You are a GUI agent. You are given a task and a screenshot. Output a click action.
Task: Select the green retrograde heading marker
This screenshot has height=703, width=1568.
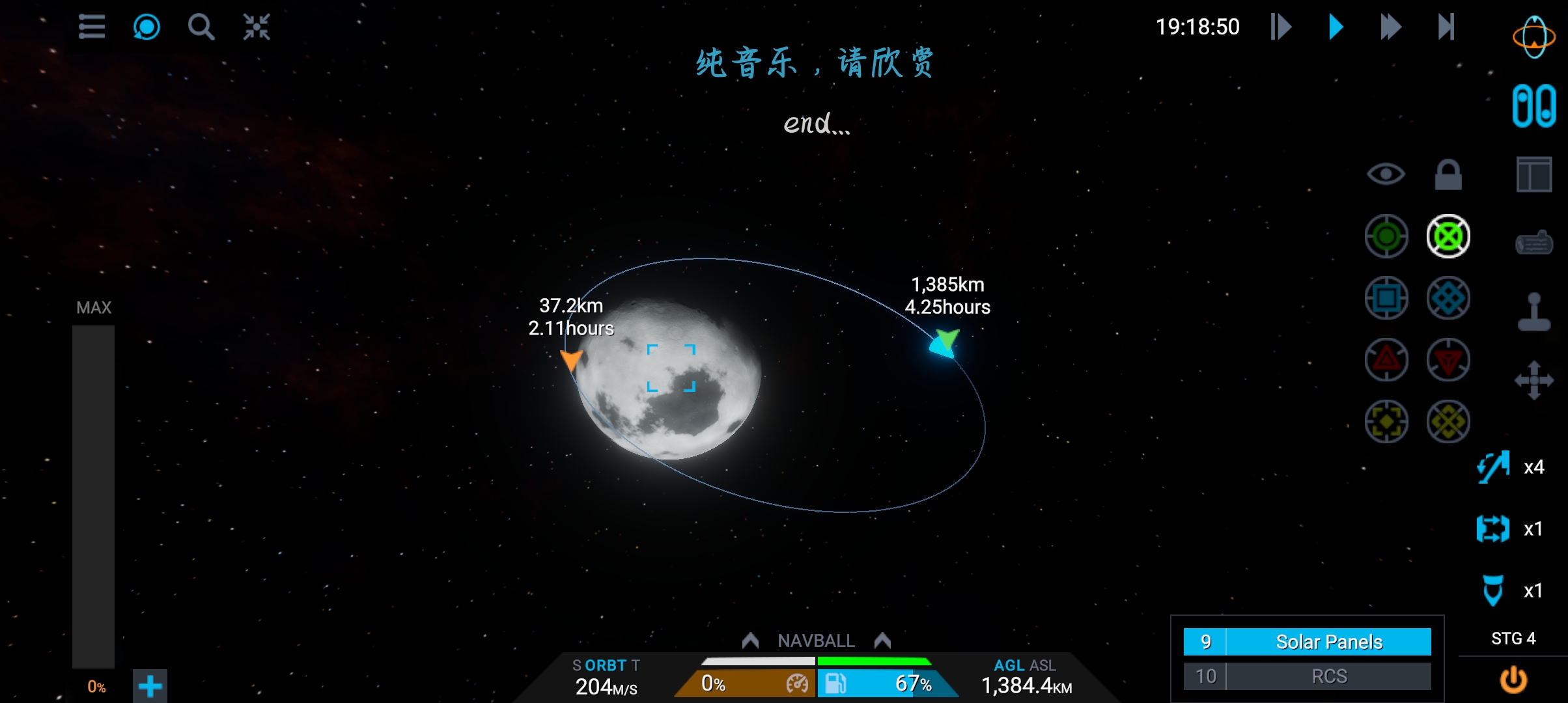[x=1448, y=236]
